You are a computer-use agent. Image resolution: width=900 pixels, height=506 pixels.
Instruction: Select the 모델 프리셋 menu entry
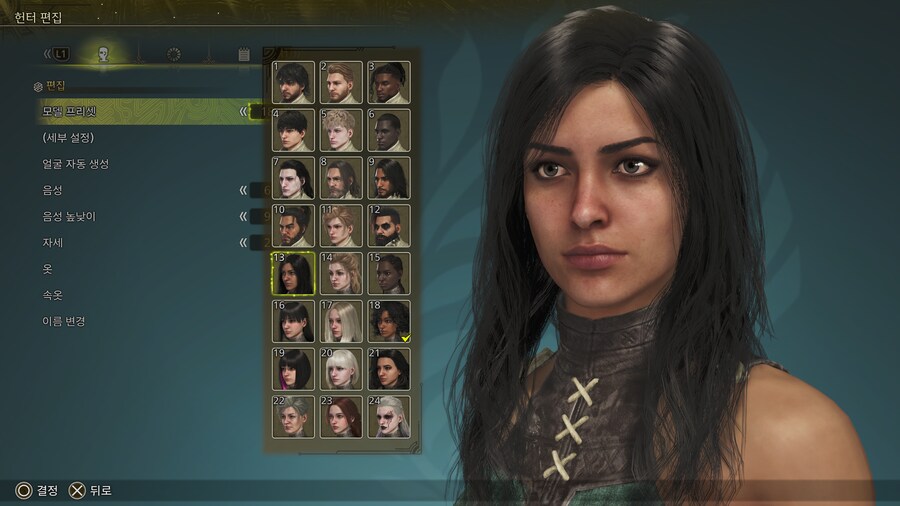coord(70,111)
